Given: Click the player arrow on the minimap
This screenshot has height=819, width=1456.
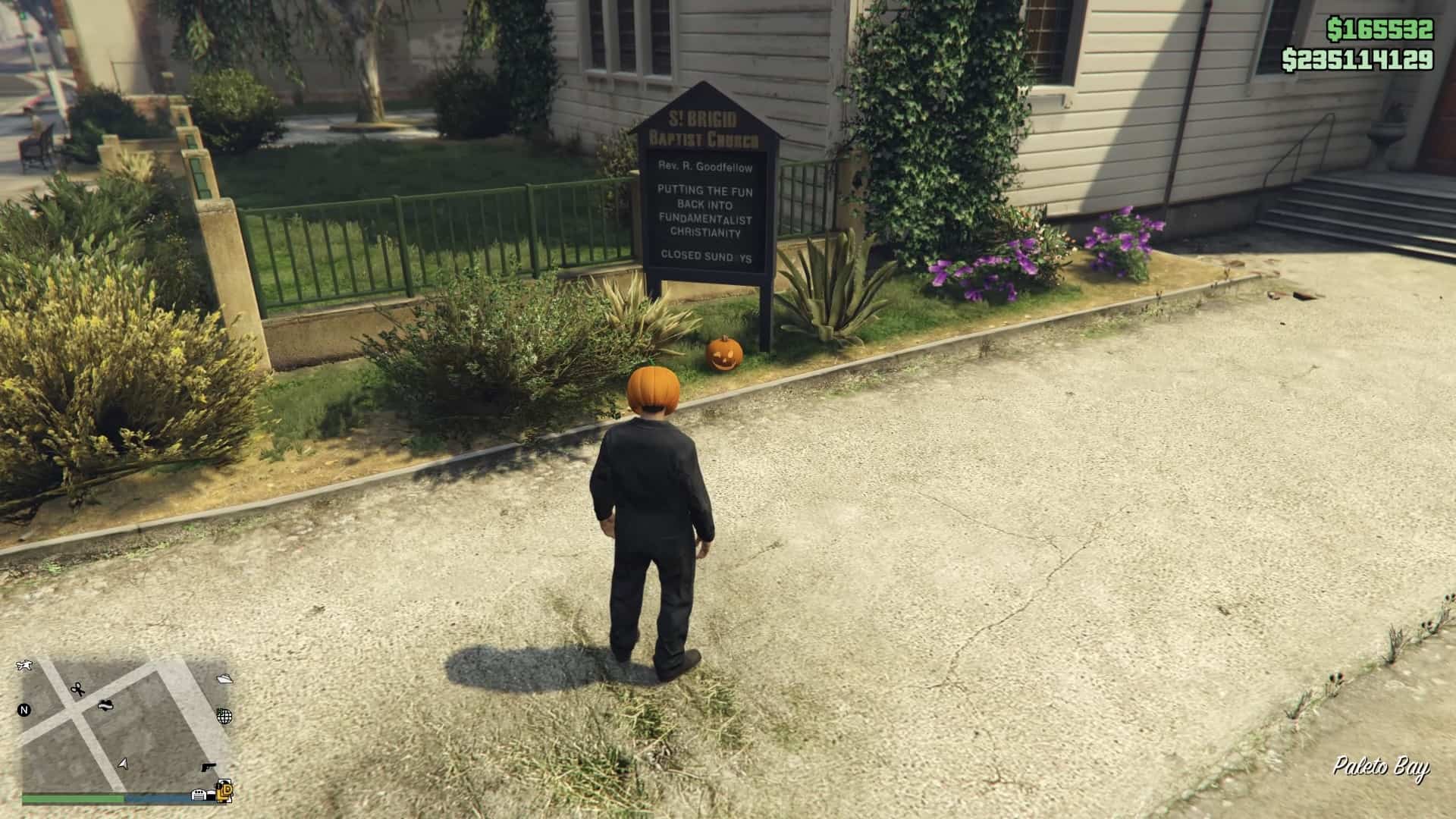Looking at the screenshot, I should 124,763.
